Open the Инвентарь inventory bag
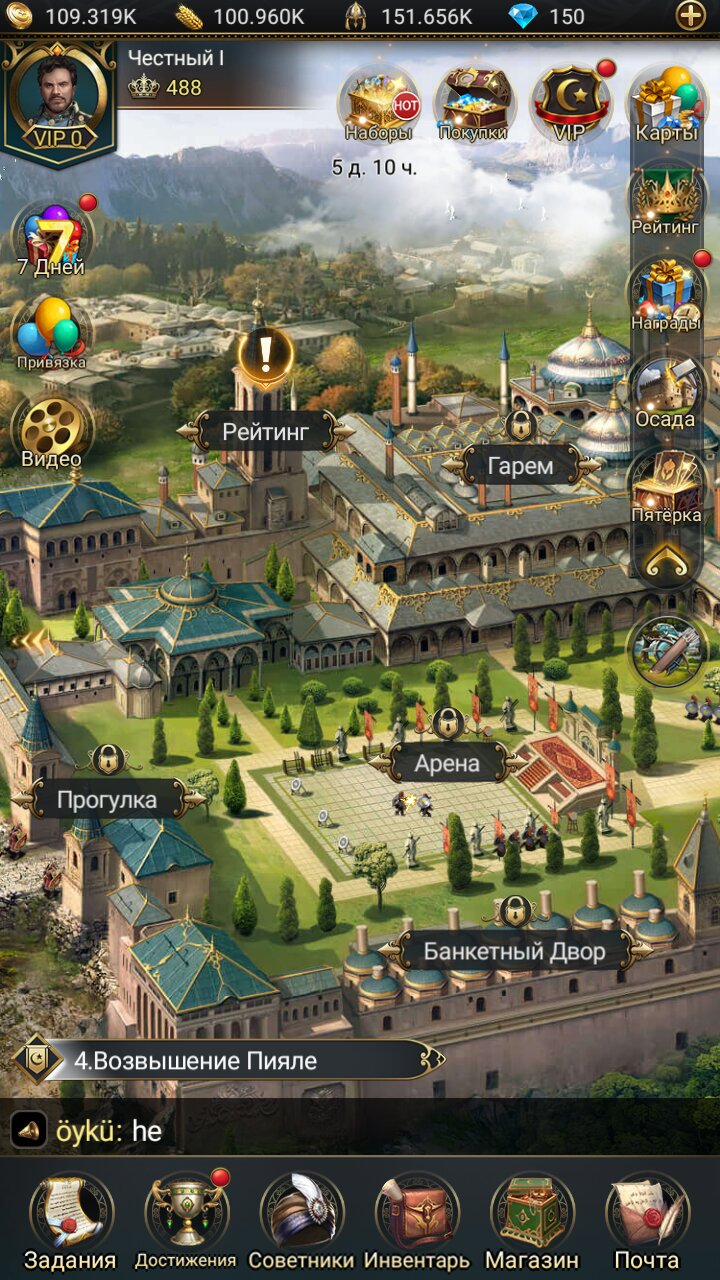Viewport: 720px width, 1280px height. [x=416, y=1221]
